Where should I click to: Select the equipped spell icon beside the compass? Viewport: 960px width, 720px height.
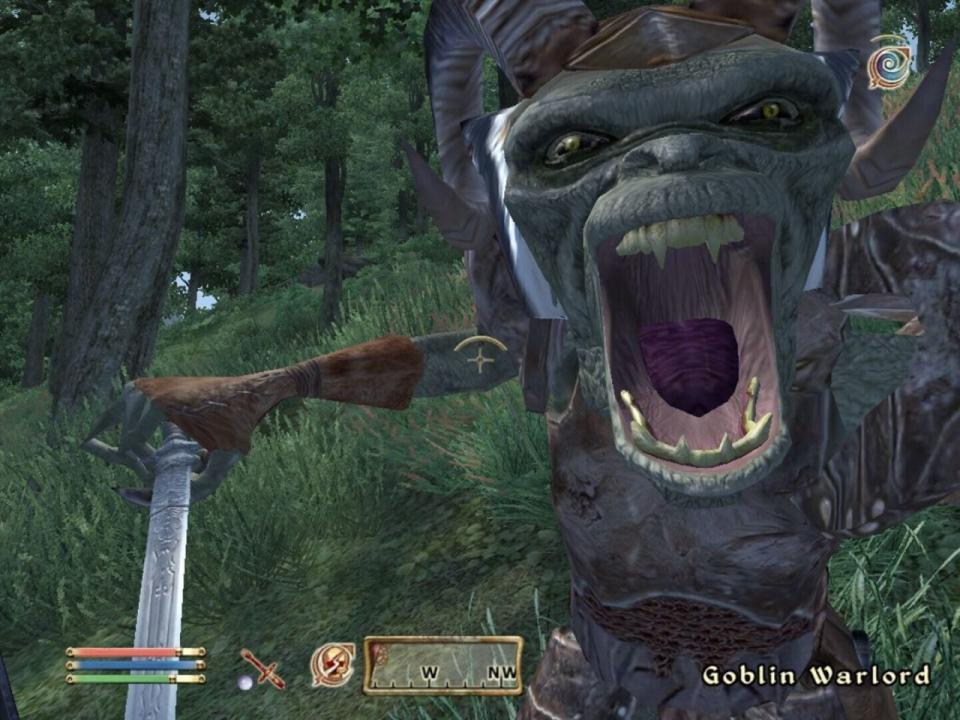coord(332,664)
